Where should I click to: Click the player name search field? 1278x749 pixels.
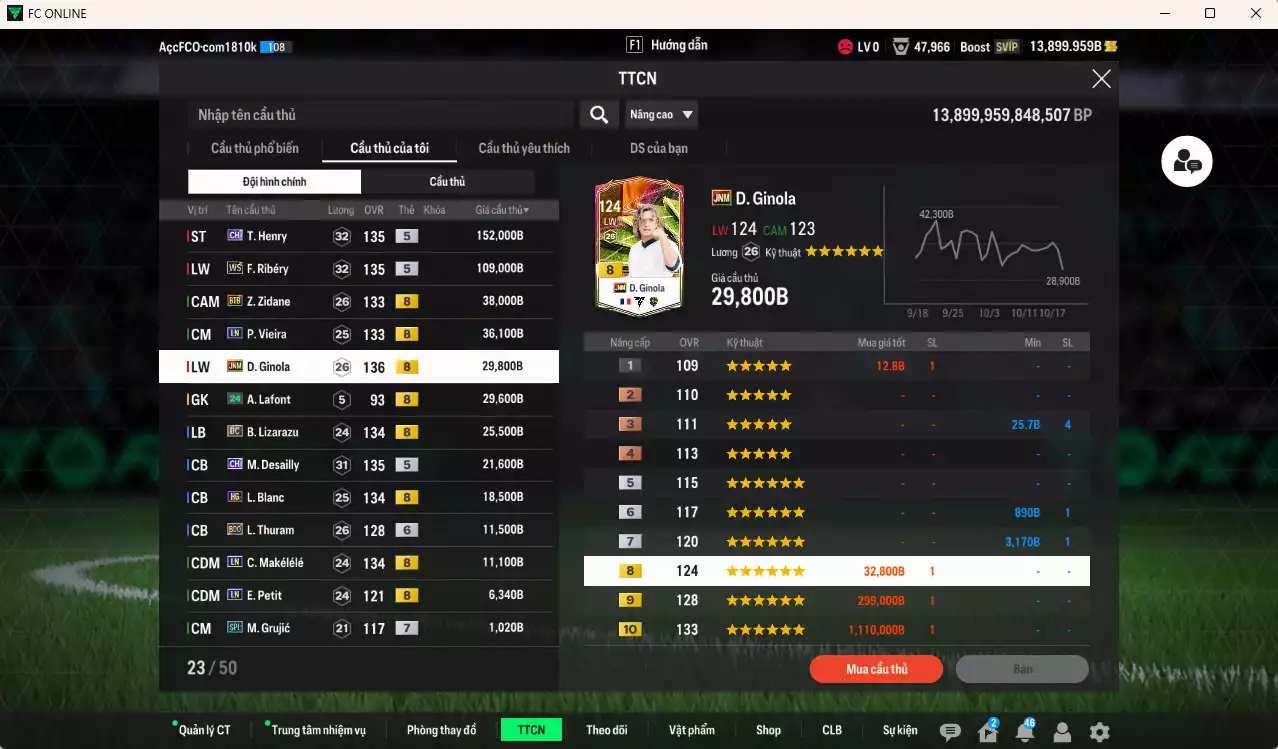point(380,115)
